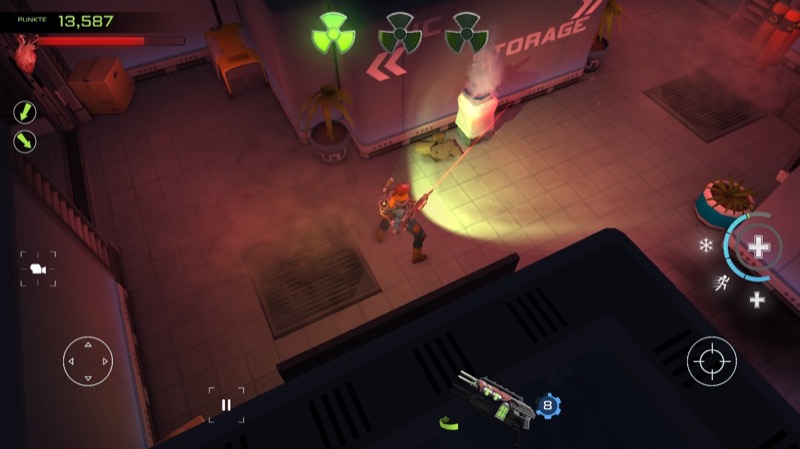The image size is (800, 449).
Task: Tap the large circular plus ability button
Action: 759,246
